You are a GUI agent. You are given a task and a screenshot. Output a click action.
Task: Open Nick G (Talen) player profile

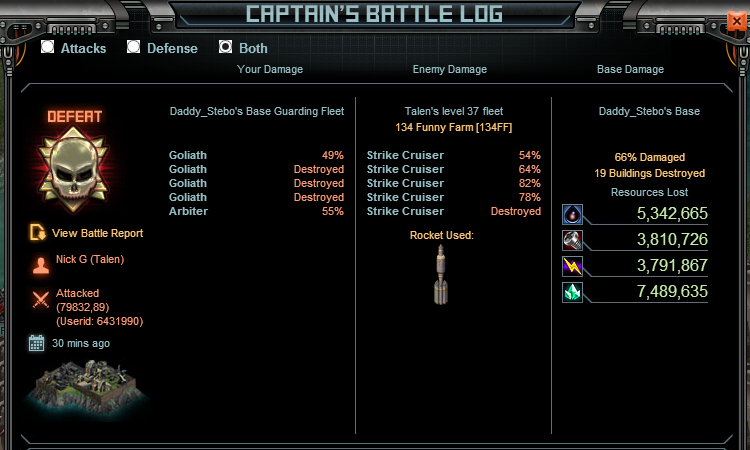tap(90, 260)
